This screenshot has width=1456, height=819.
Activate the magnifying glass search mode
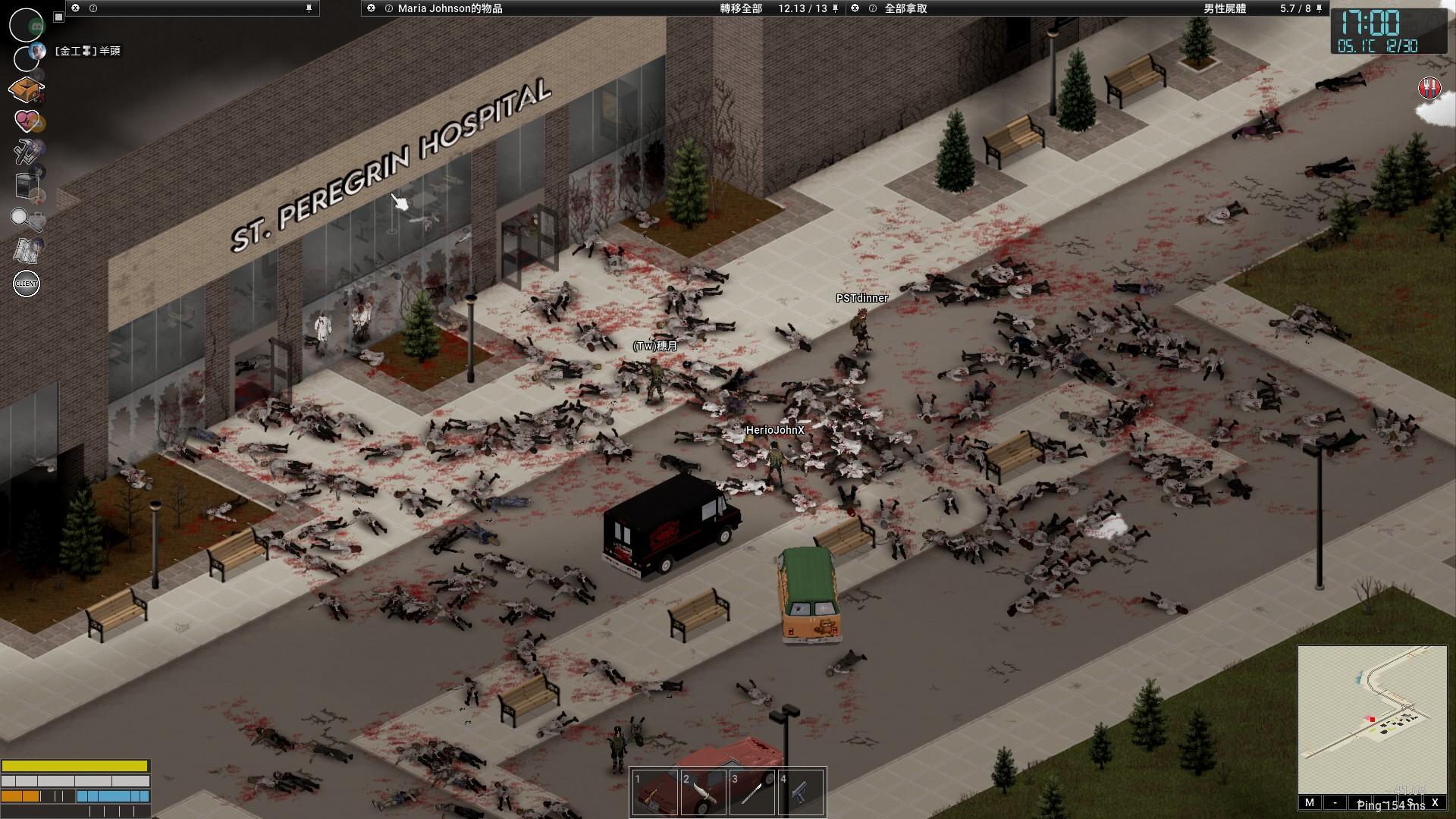(x=26, y=219)
